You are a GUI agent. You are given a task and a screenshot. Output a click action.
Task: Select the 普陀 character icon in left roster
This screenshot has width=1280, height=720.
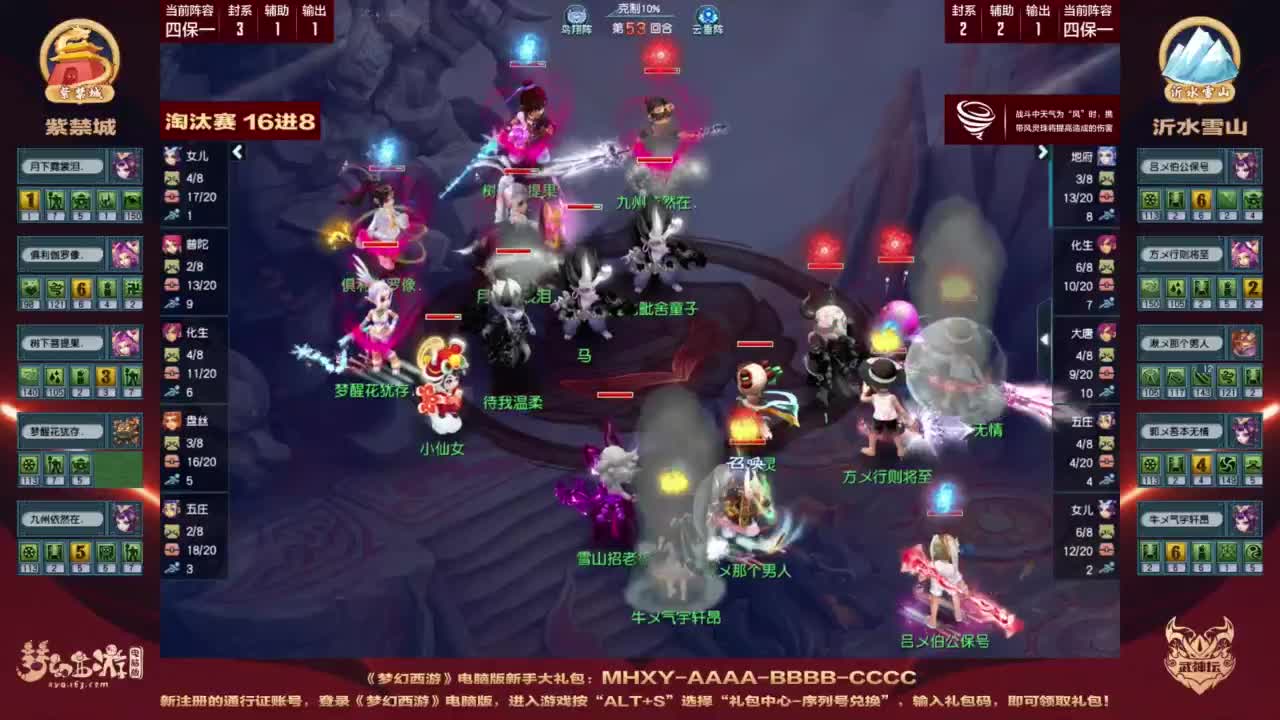(x=171, y=244)
